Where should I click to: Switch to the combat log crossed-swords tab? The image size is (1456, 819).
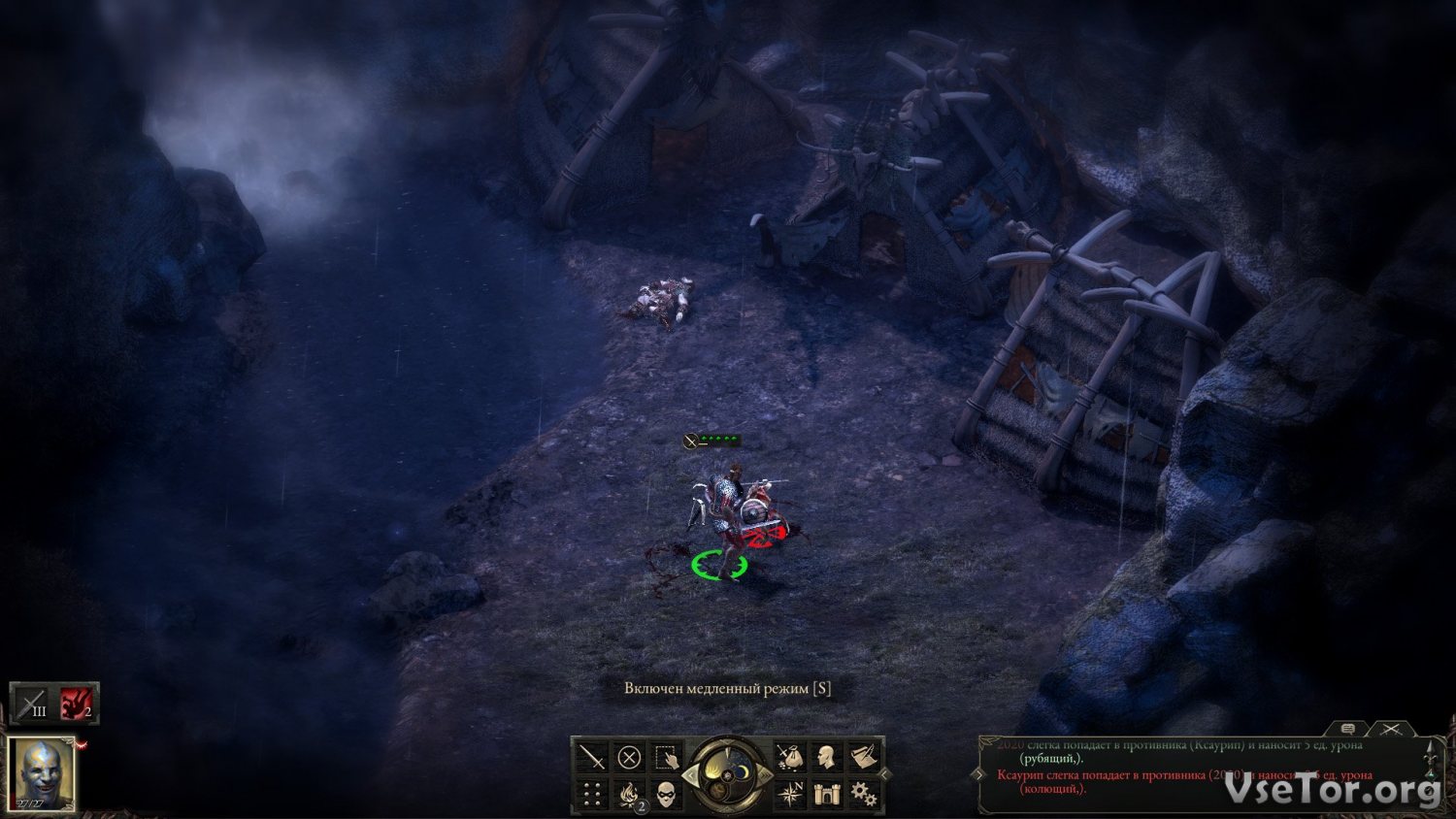pyautogui.click(x=1390, y=728)
